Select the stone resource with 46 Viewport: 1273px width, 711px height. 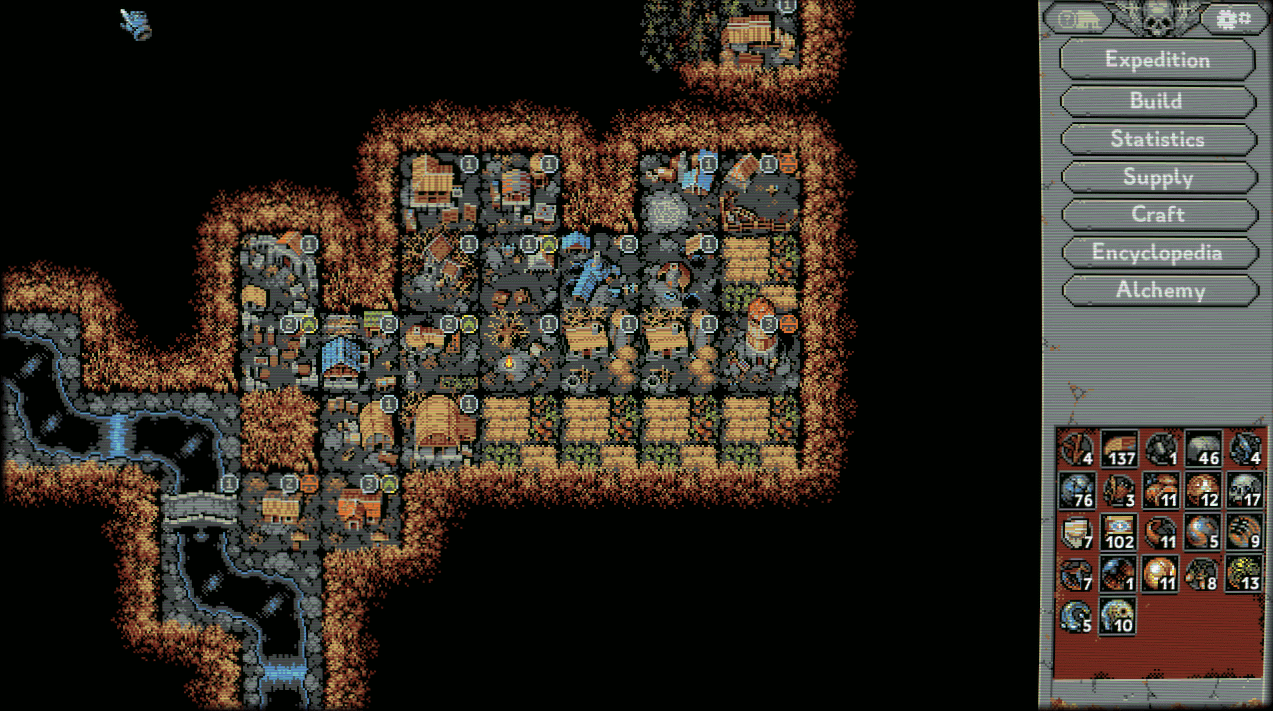1202,449
